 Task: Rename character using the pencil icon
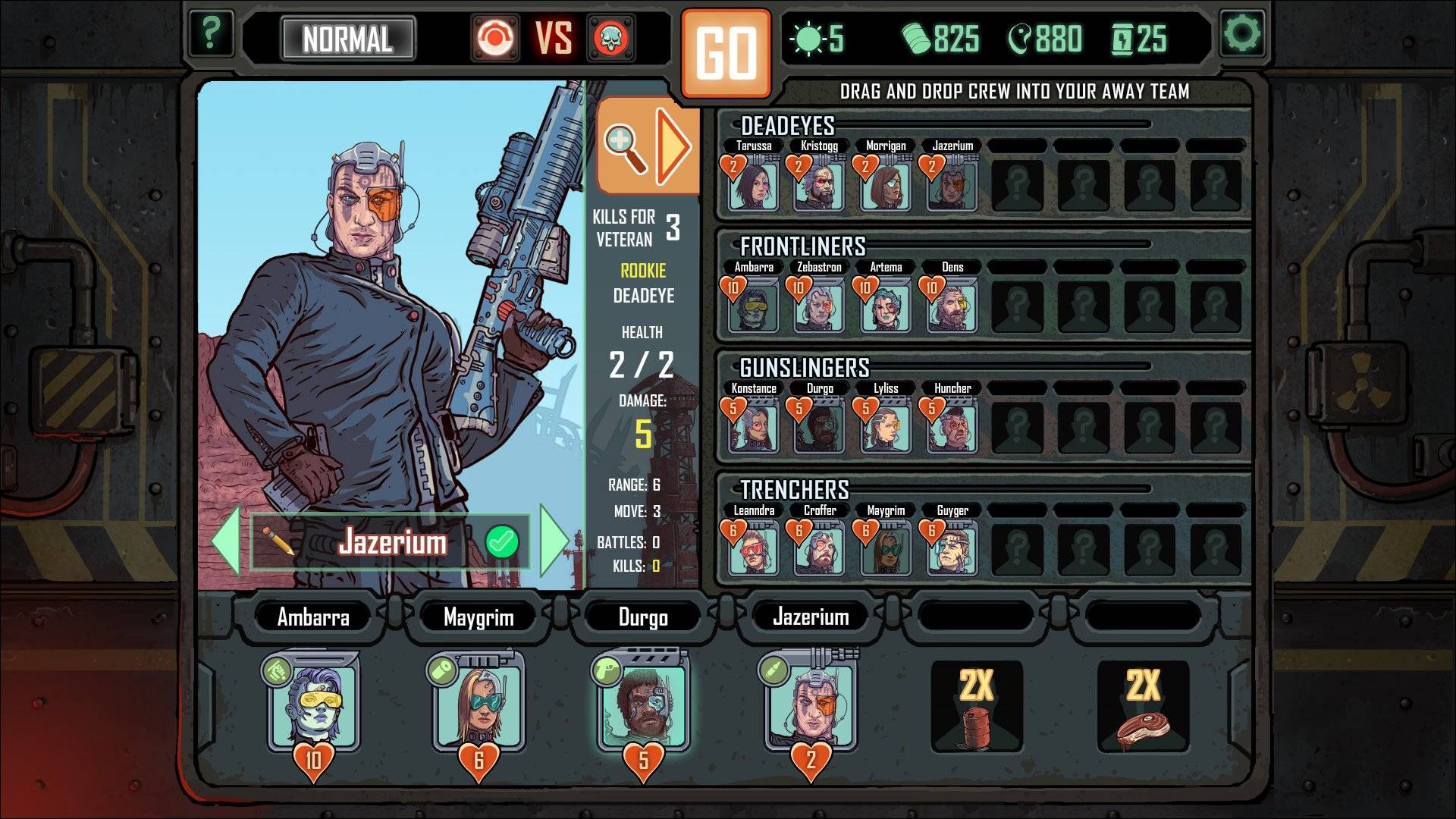tap(278, 541)
